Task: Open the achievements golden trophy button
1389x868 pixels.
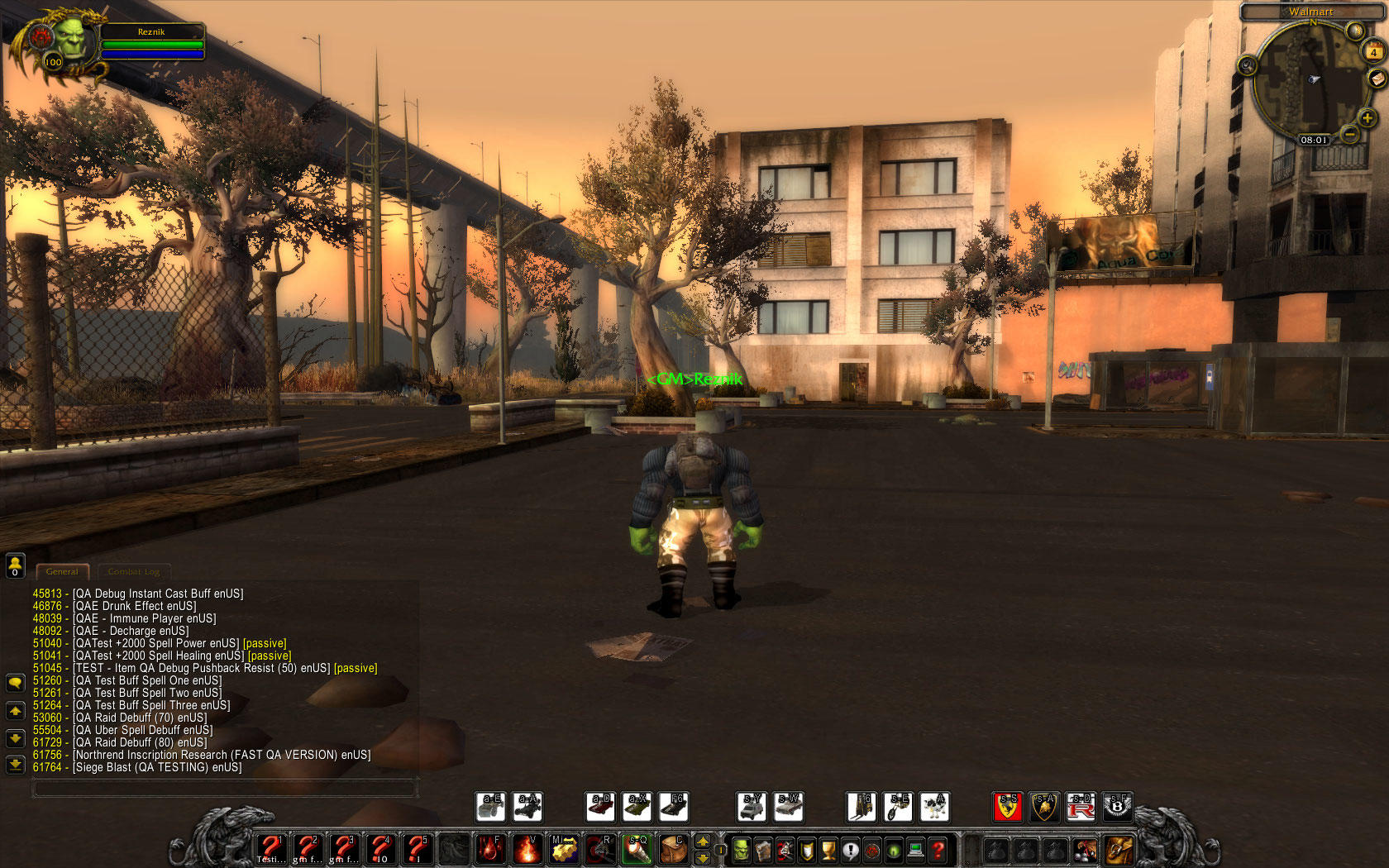Action: [x=828, y=850]
